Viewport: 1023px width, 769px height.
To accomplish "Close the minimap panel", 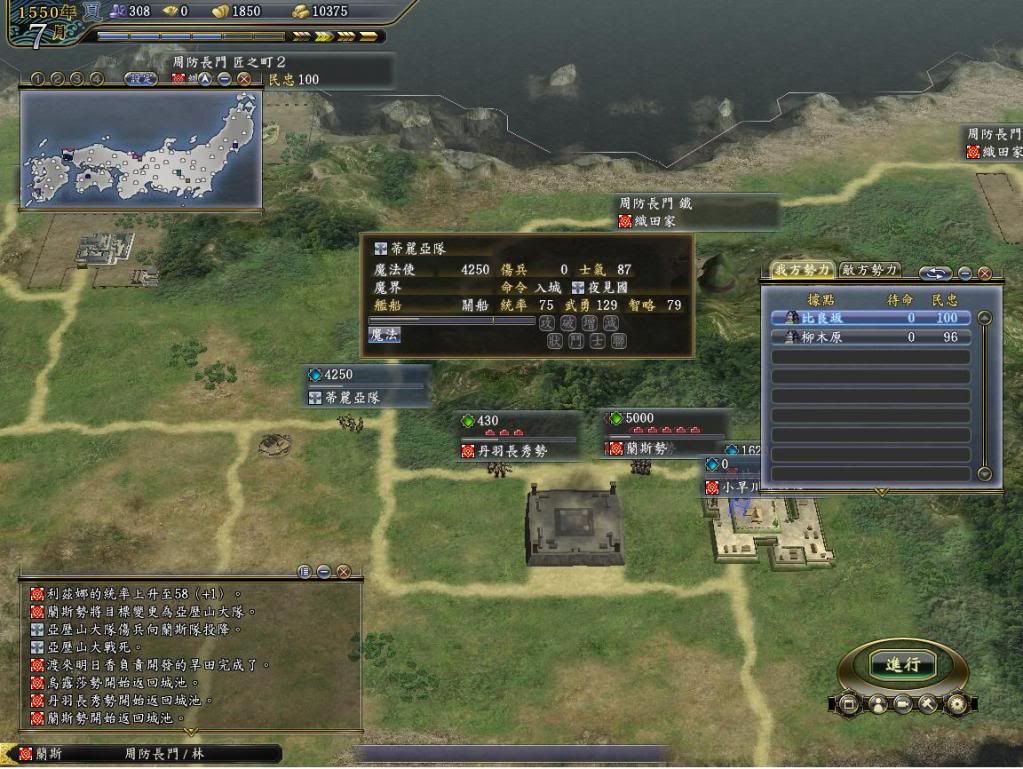I will [244, 79].
